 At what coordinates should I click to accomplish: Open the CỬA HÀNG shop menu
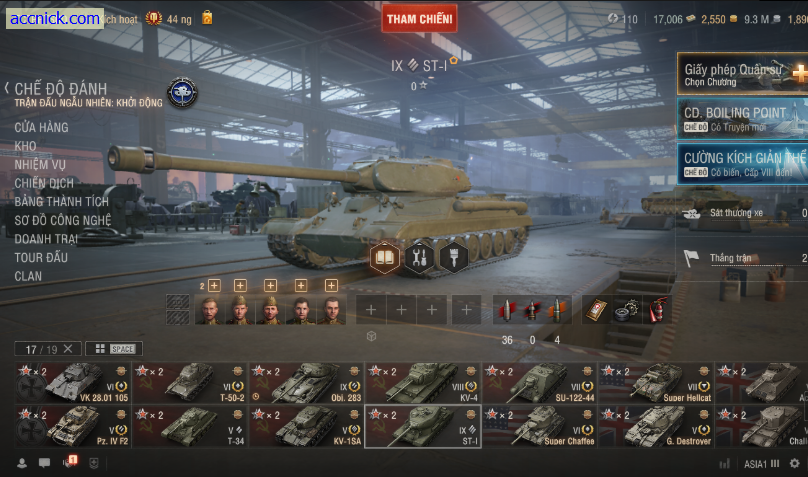coord(41,127)
